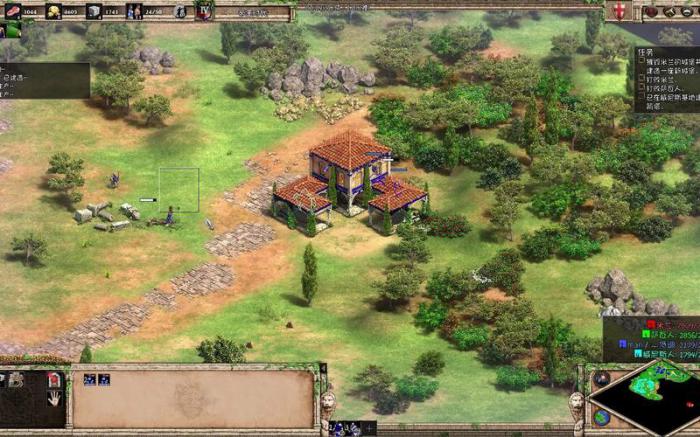Screen dimensions: 700x437
Task: Click the stone resource icon
Action: pyautogui.click(x=93, y=11)
